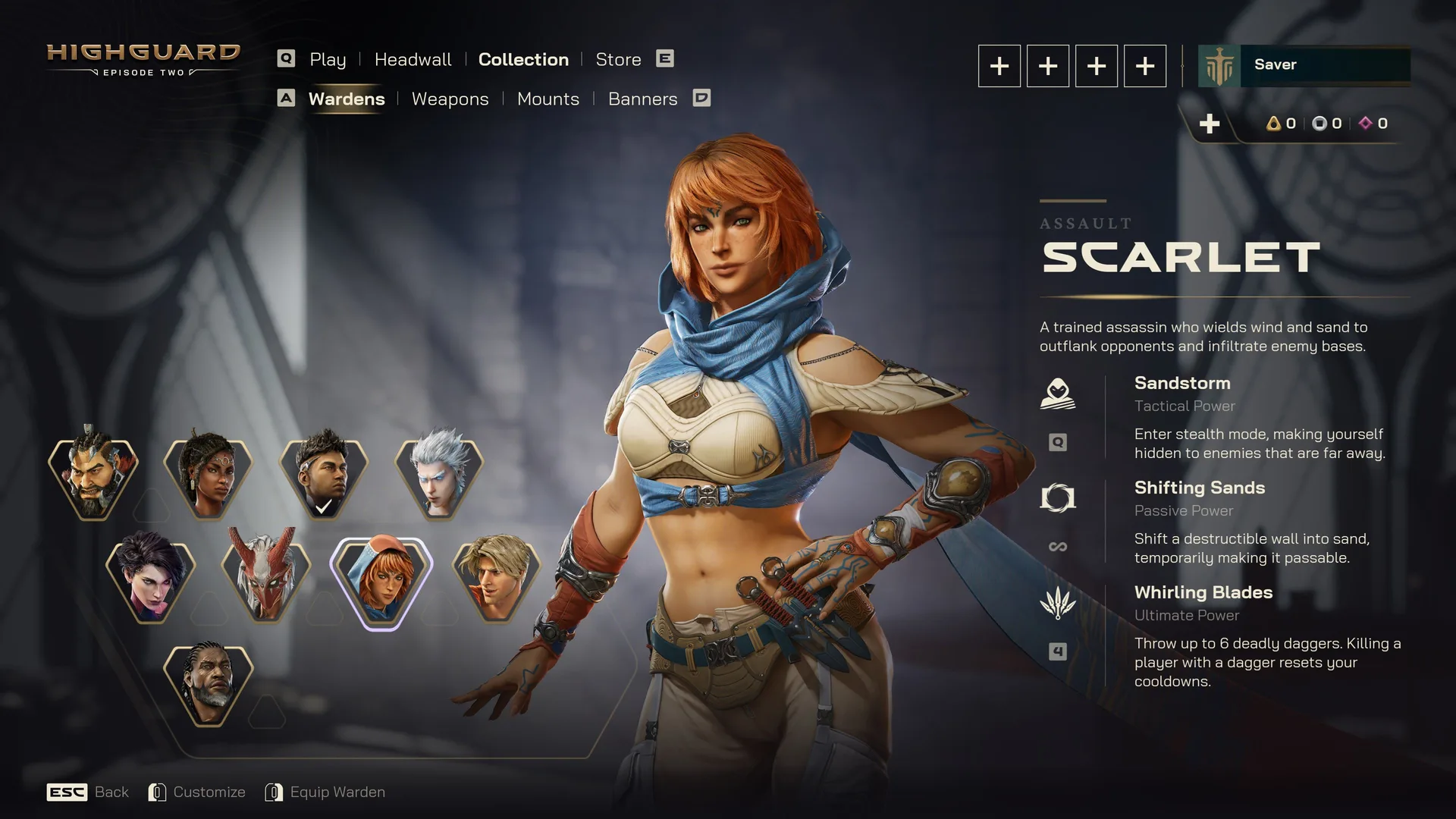Go back using the Back button
Screen dimensions: 1456x819
(88, 792)
